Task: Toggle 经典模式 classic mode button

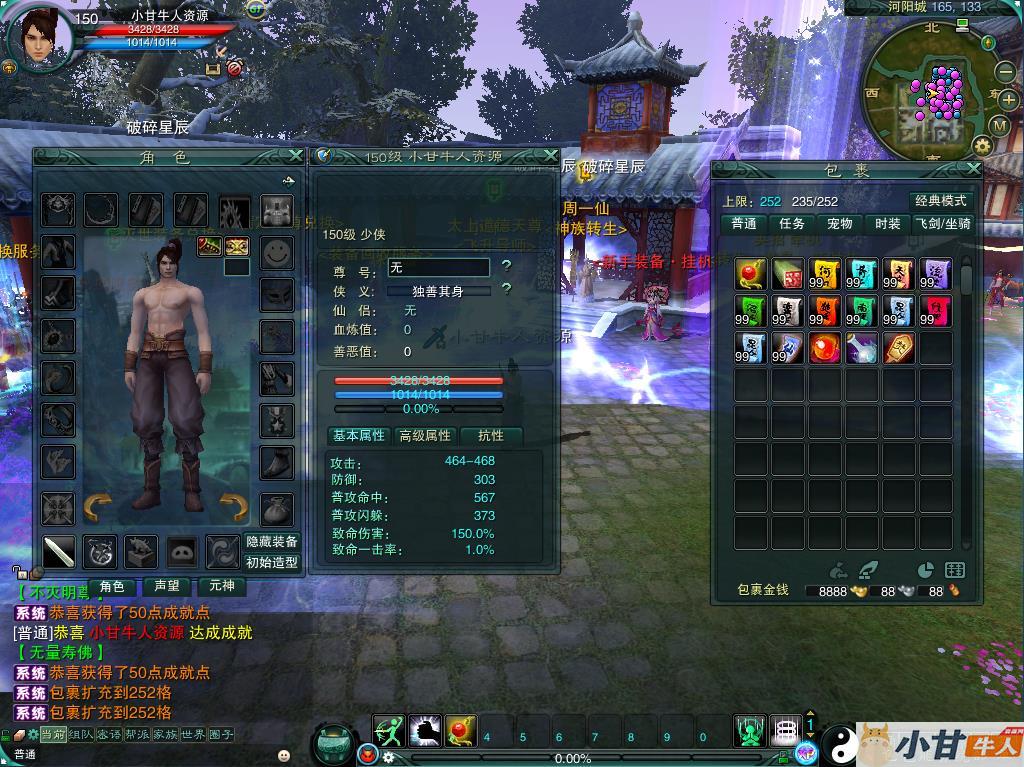Action: coord(941,200)
